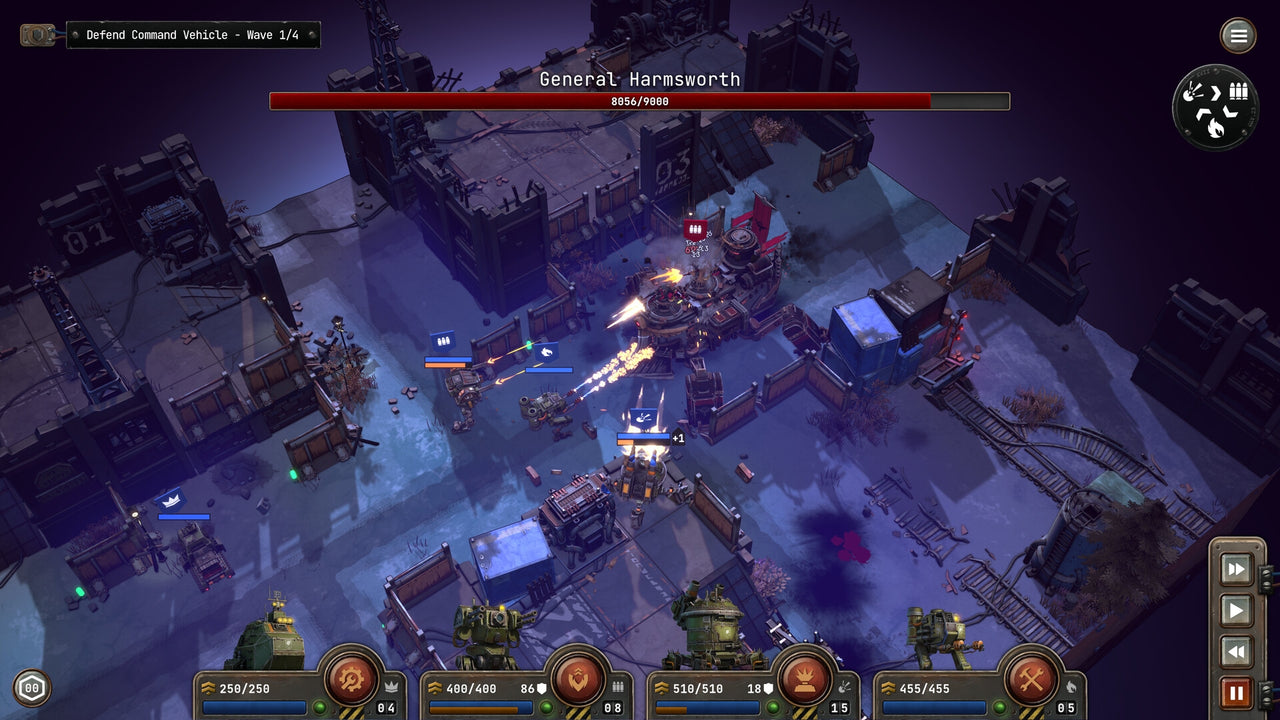1280x720 pixels.
Task: Click the upper-left chevron on the radial dial
Action: 1203,112
